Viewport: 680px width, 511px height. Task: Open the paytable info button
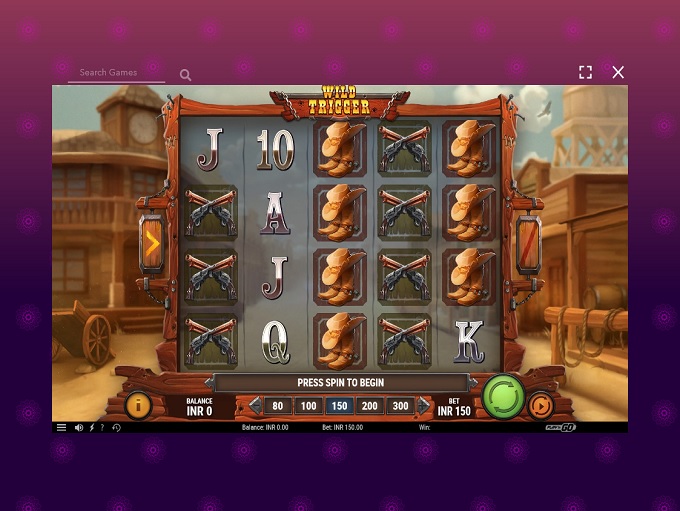(138, 405)
